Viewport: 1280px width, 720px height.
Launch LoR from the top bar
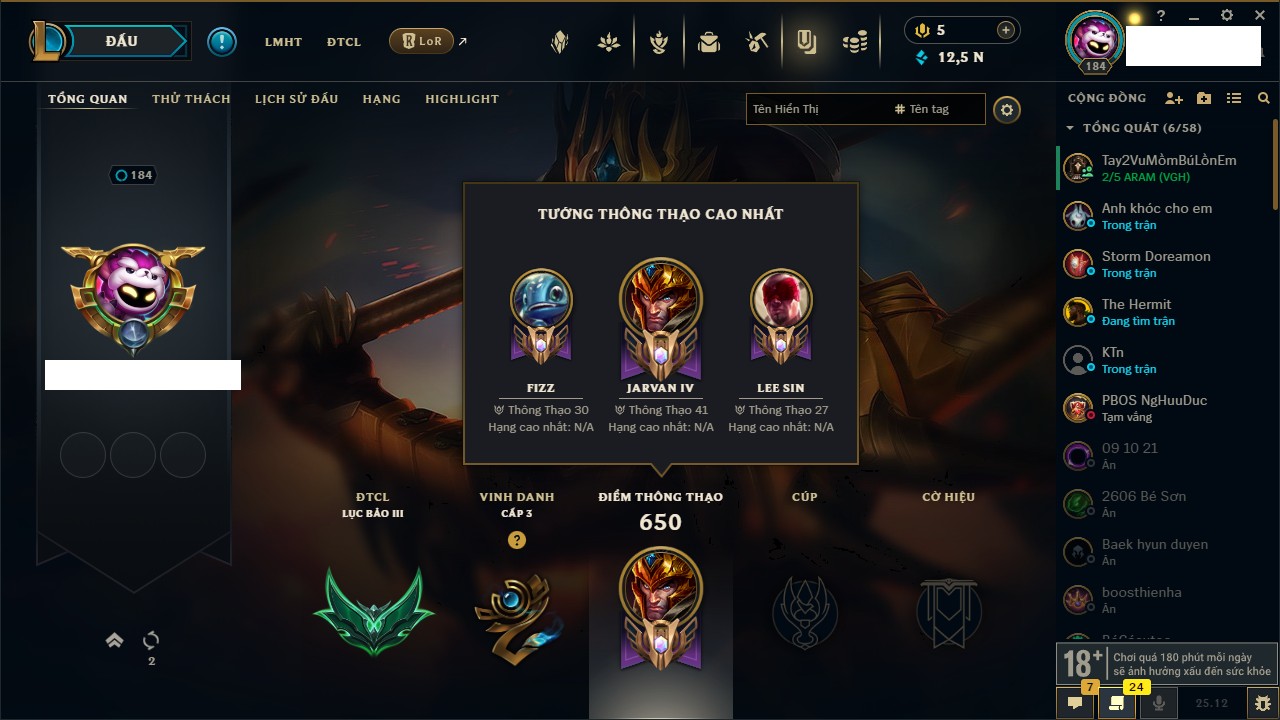[421, 41]
